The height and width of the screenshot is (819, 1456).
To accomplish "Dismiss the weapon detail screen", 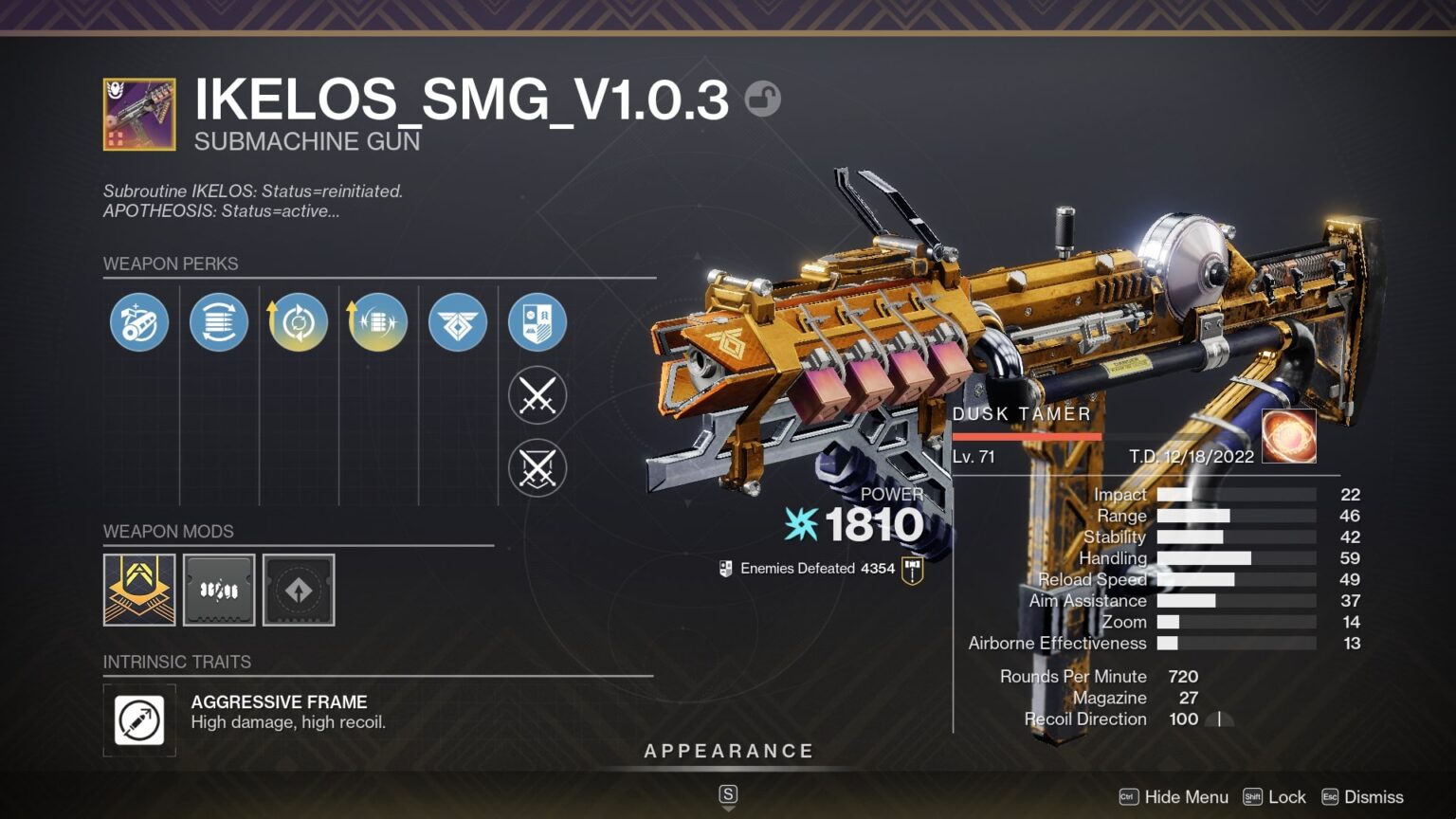I will click(1374, 797).
